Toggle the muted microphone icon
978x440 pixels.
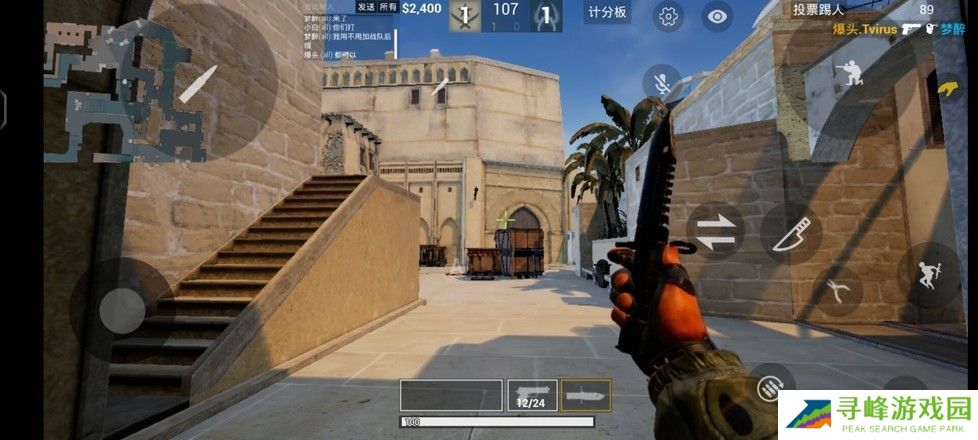pos(661,84)
